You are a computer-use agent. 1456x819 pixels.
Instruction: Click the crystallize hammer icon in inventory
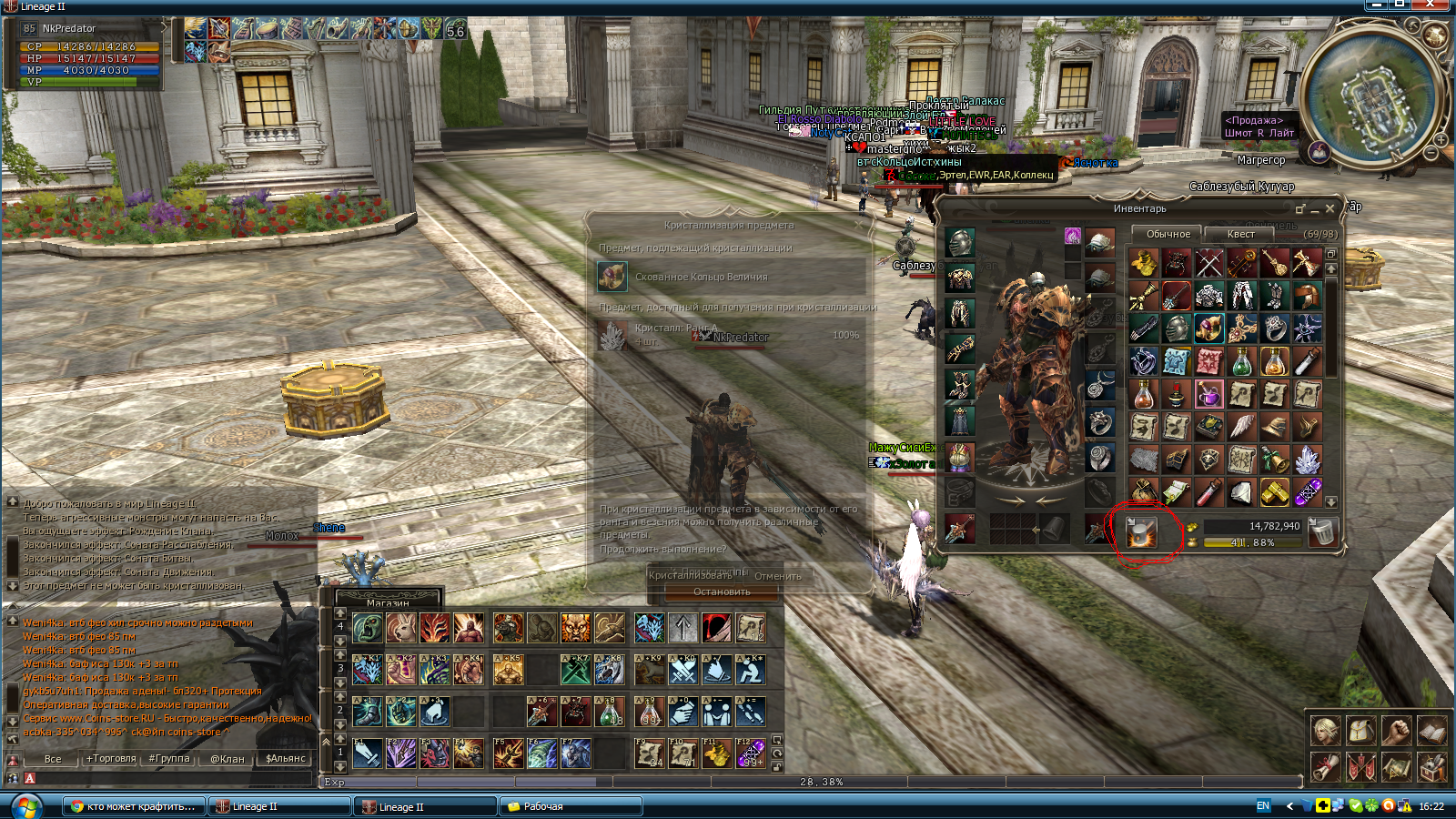click(x=1141, y=531)
